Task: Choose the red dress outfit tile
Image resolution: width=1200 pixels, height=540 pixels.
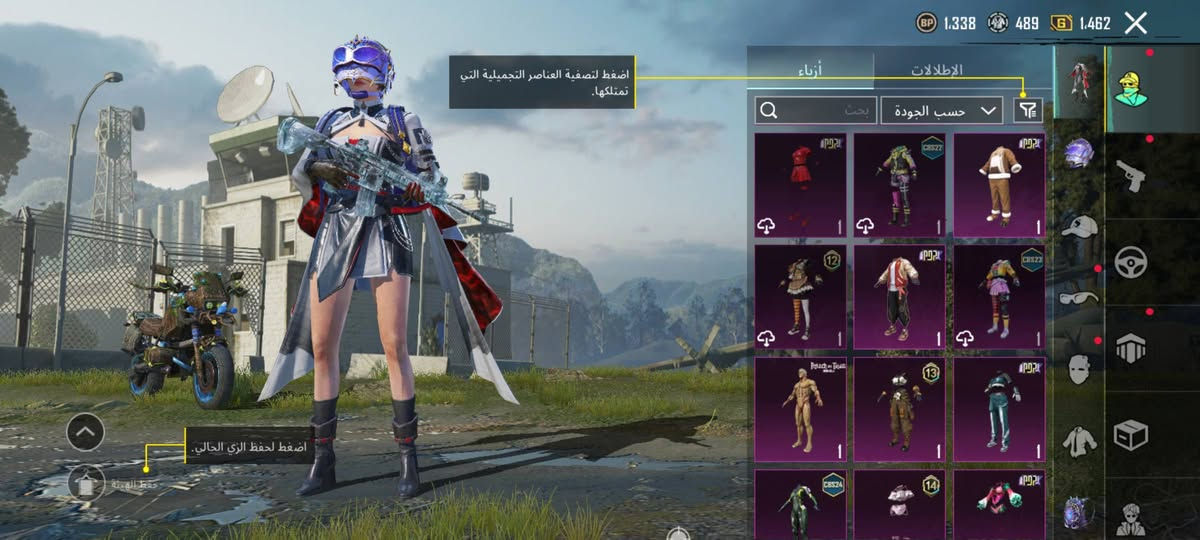Action: pos(800,186)
